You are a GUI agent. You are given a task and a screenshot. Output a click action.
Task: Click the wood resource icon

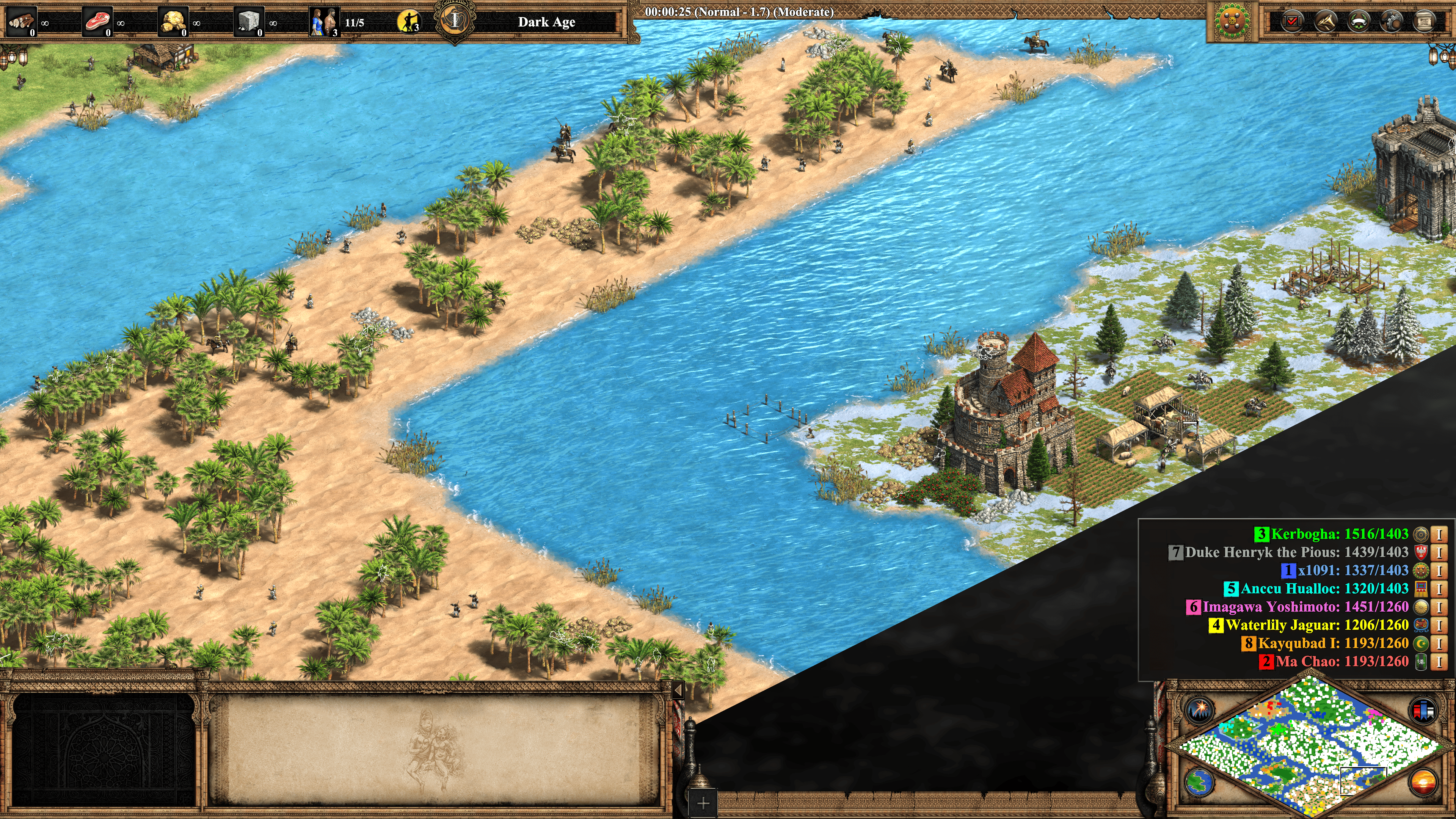22,22
